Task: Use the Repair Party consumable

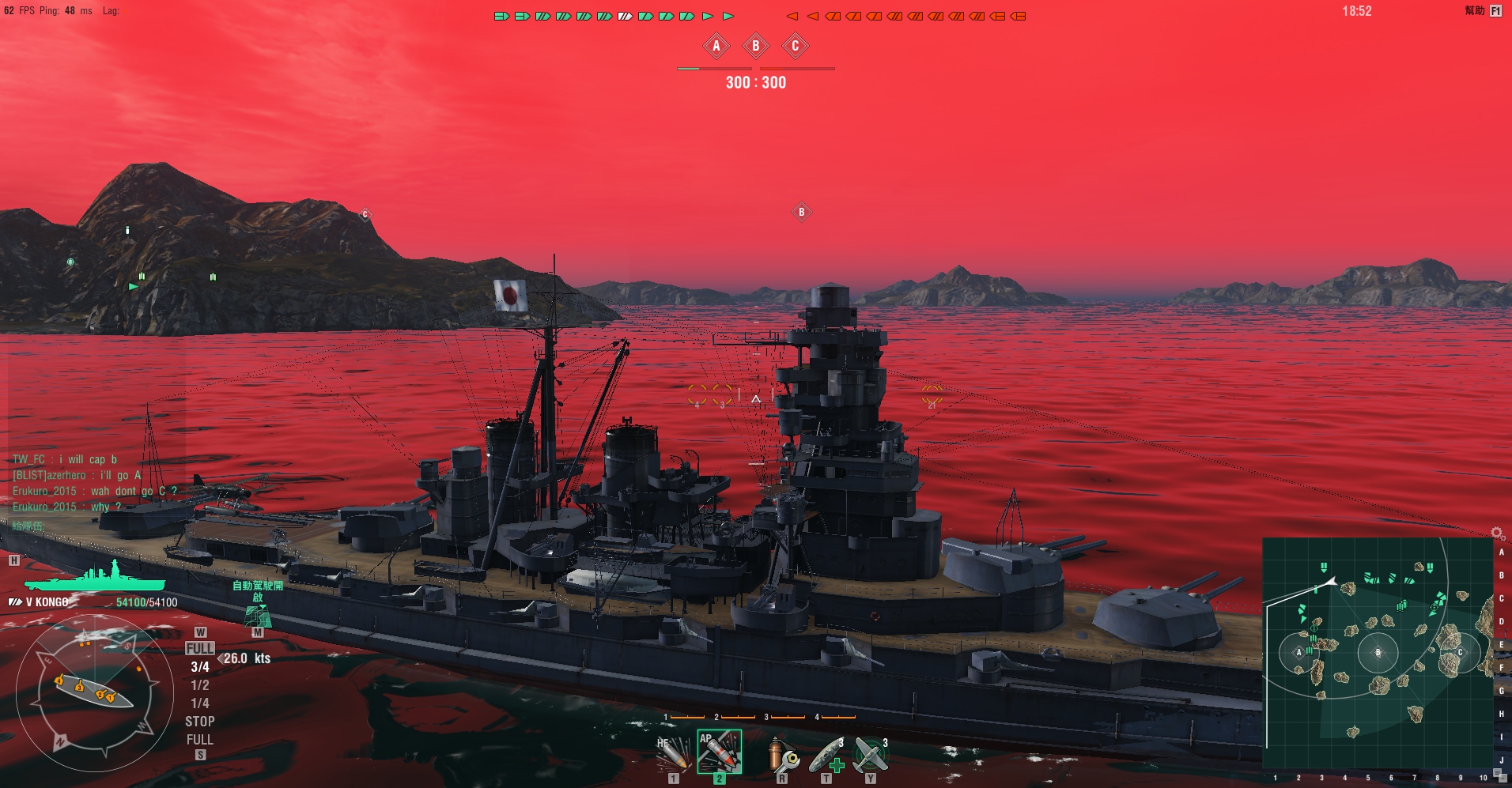Action: [826, 754]
